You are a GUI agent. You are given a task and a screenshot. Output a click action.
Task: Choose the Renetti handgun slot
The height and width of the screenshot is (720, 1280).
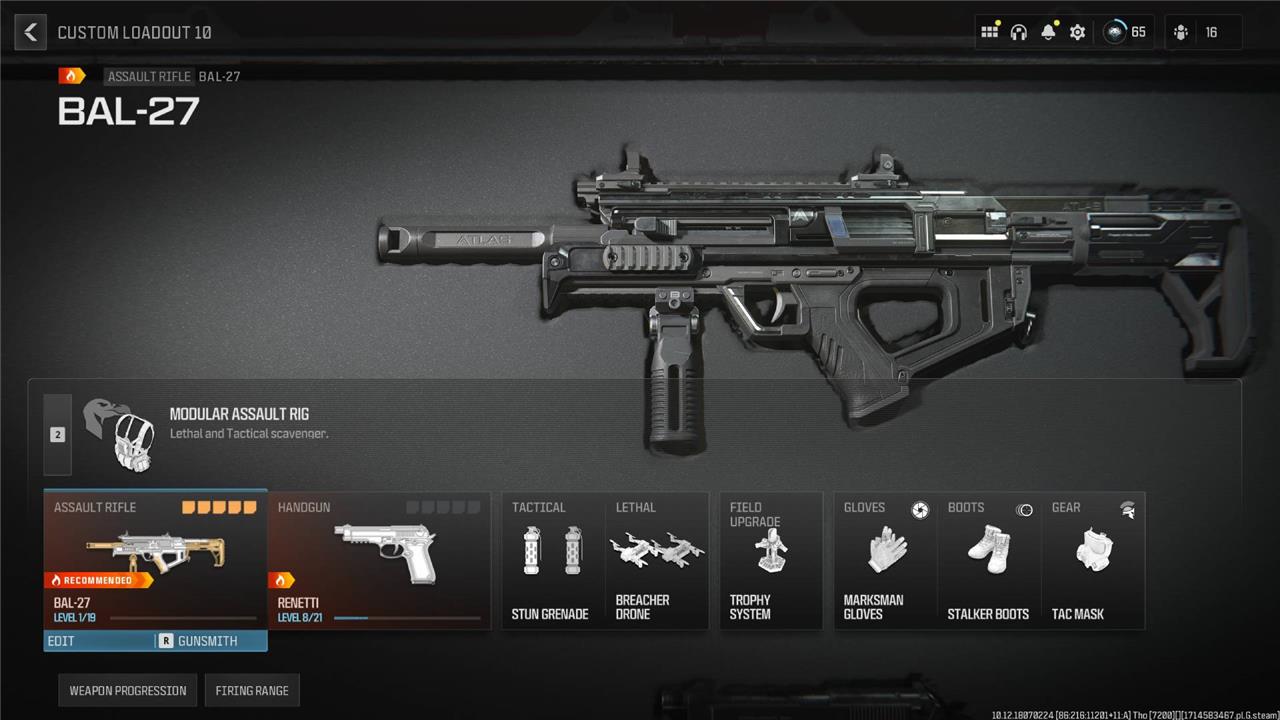point(380,560)
